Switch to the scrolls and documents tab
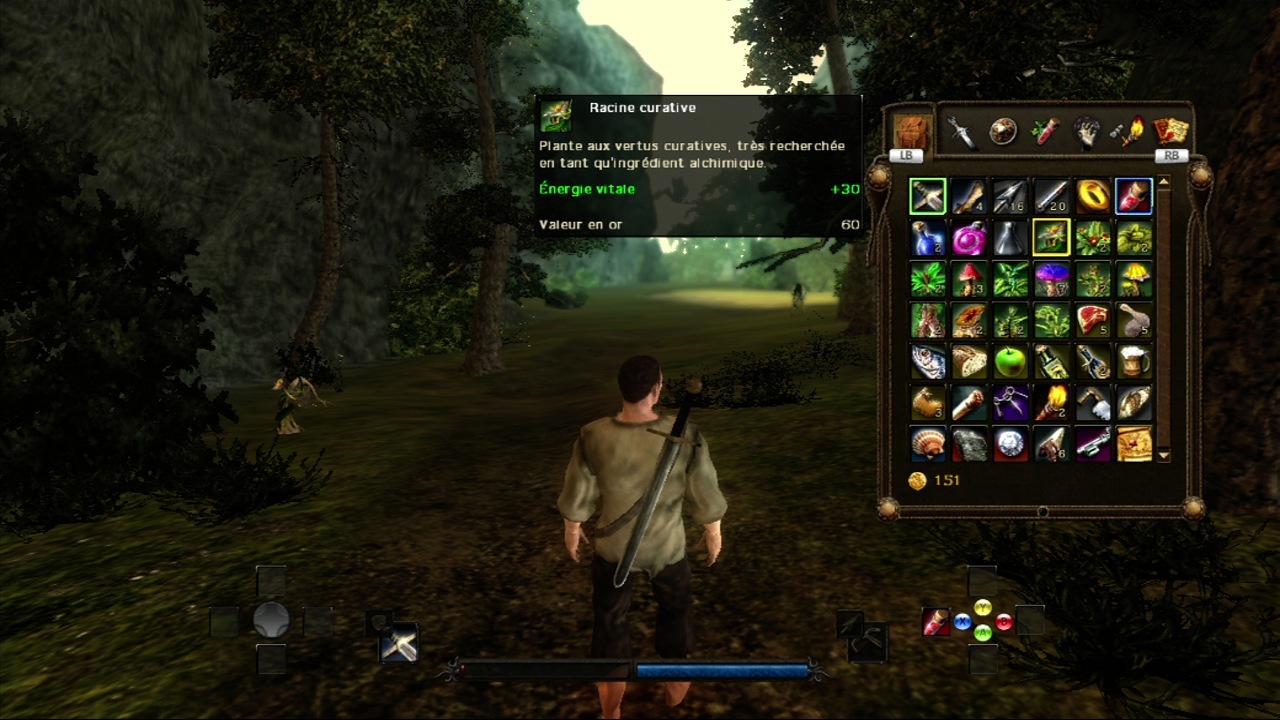 [1170, 132]
